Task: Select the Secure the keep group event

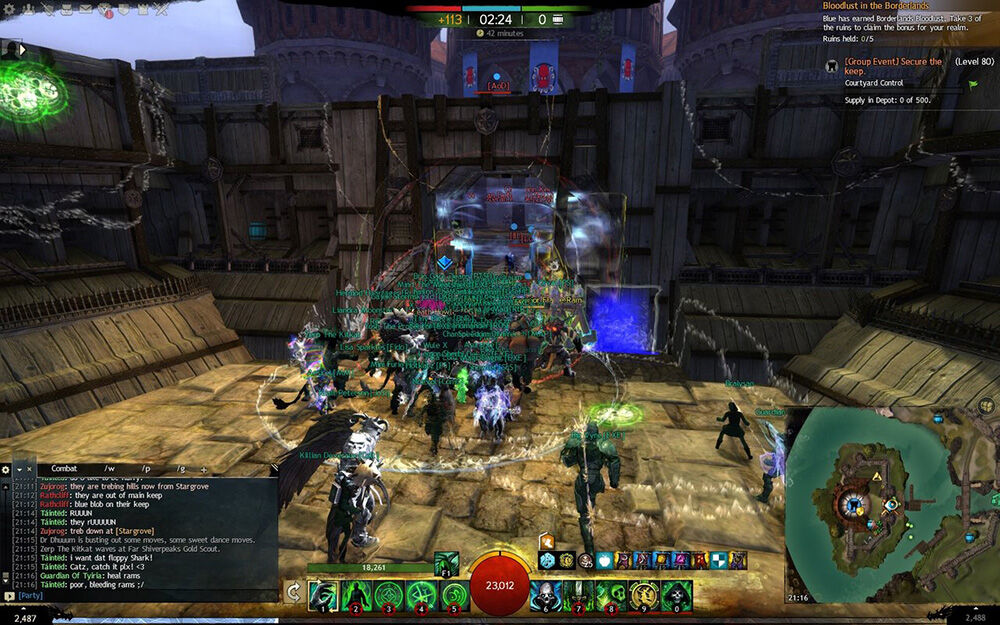Action: tap(893, 66)
